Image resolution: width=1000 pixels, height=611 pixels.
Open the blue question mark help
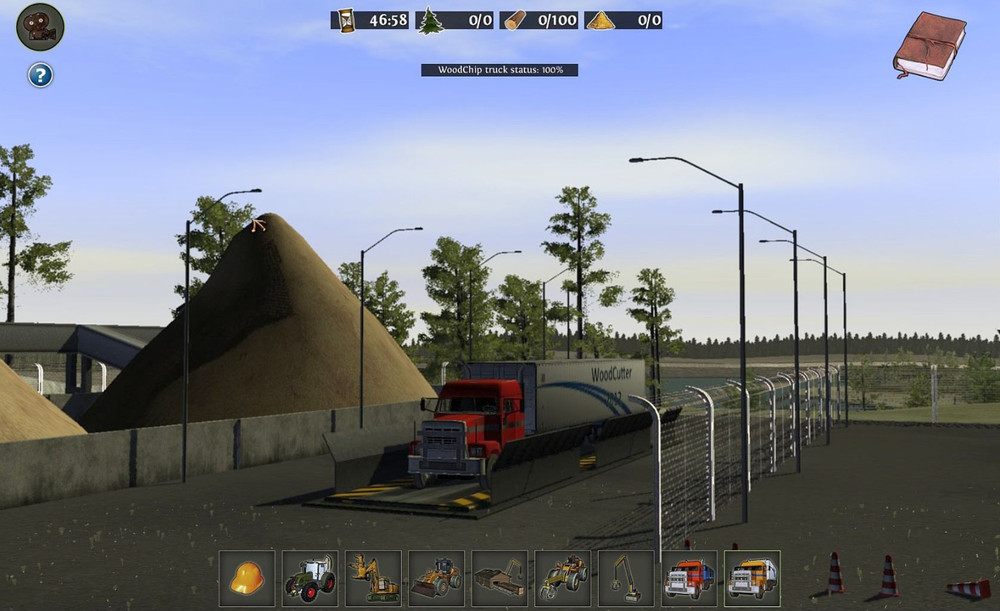[x=40, y=75]
